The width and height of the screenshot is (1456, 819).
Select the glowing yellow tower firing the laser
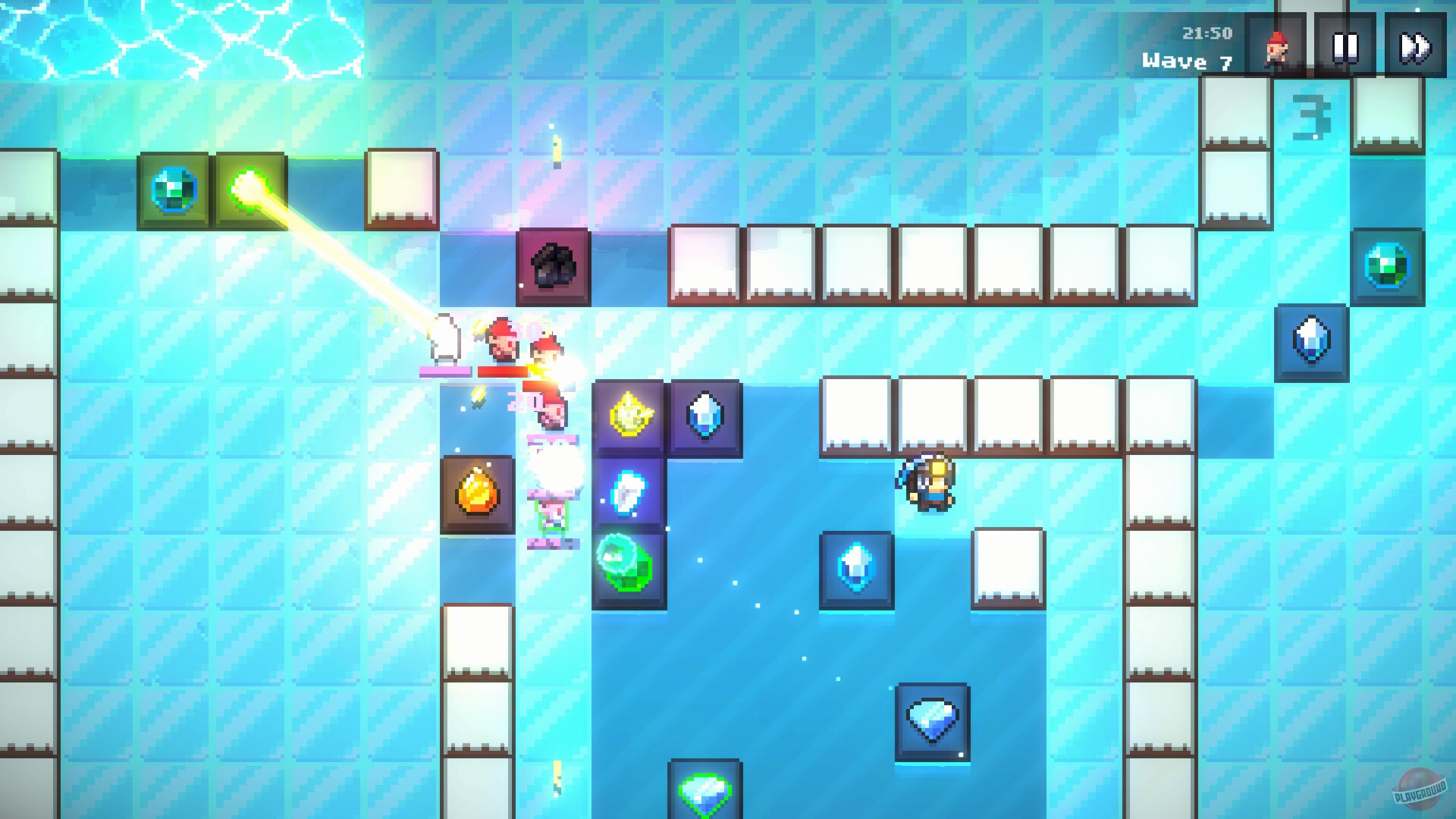coord(250,189)
